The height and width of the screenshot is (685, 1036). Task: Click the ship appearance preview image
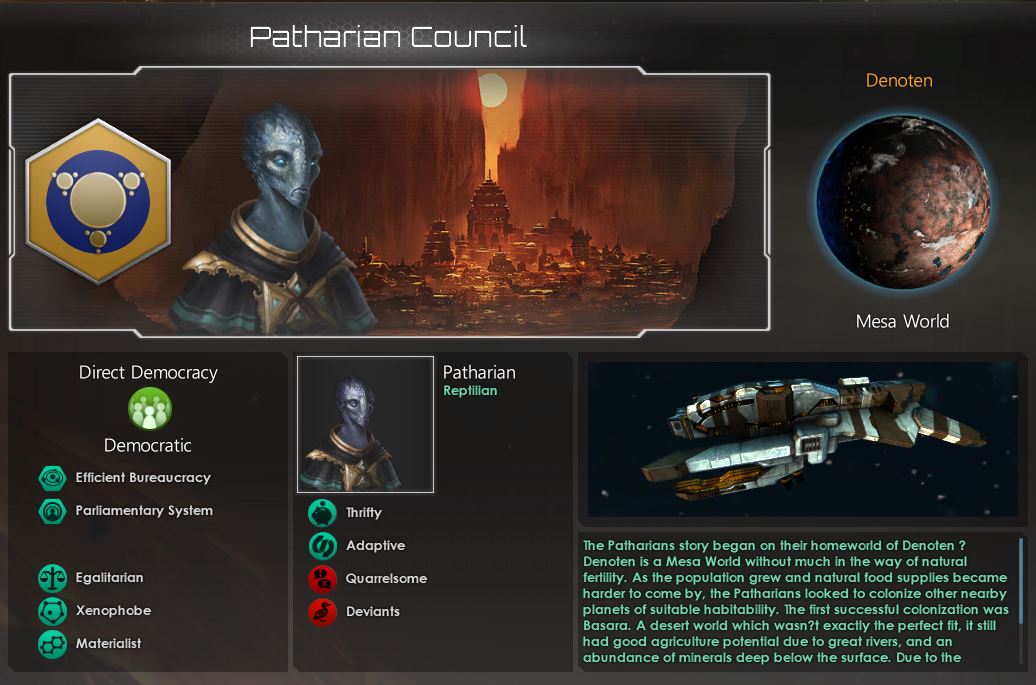tap(801, 438)
